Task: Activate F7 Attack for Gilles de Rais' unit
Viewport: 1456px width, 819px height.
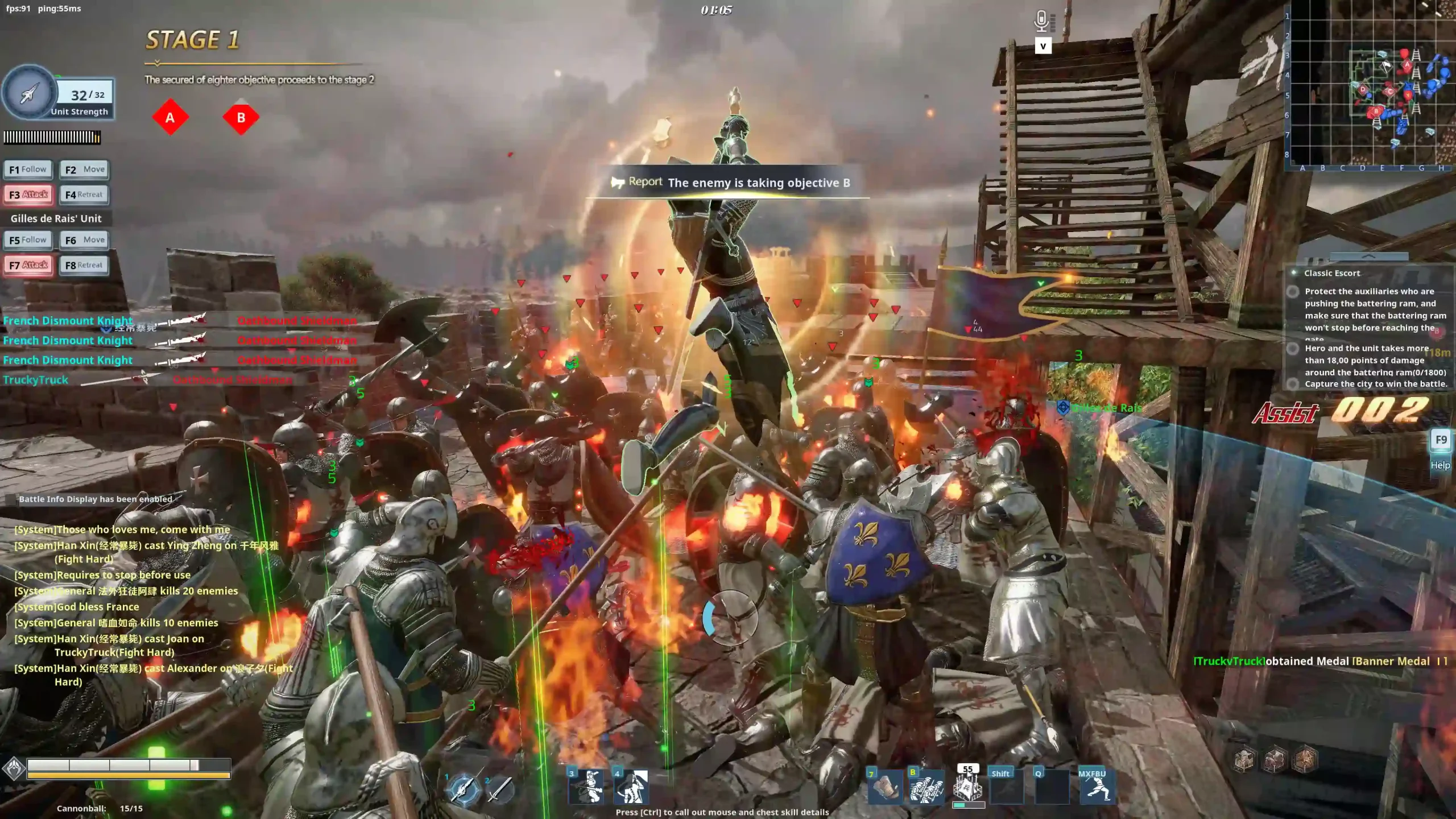Action: (28, 265)
